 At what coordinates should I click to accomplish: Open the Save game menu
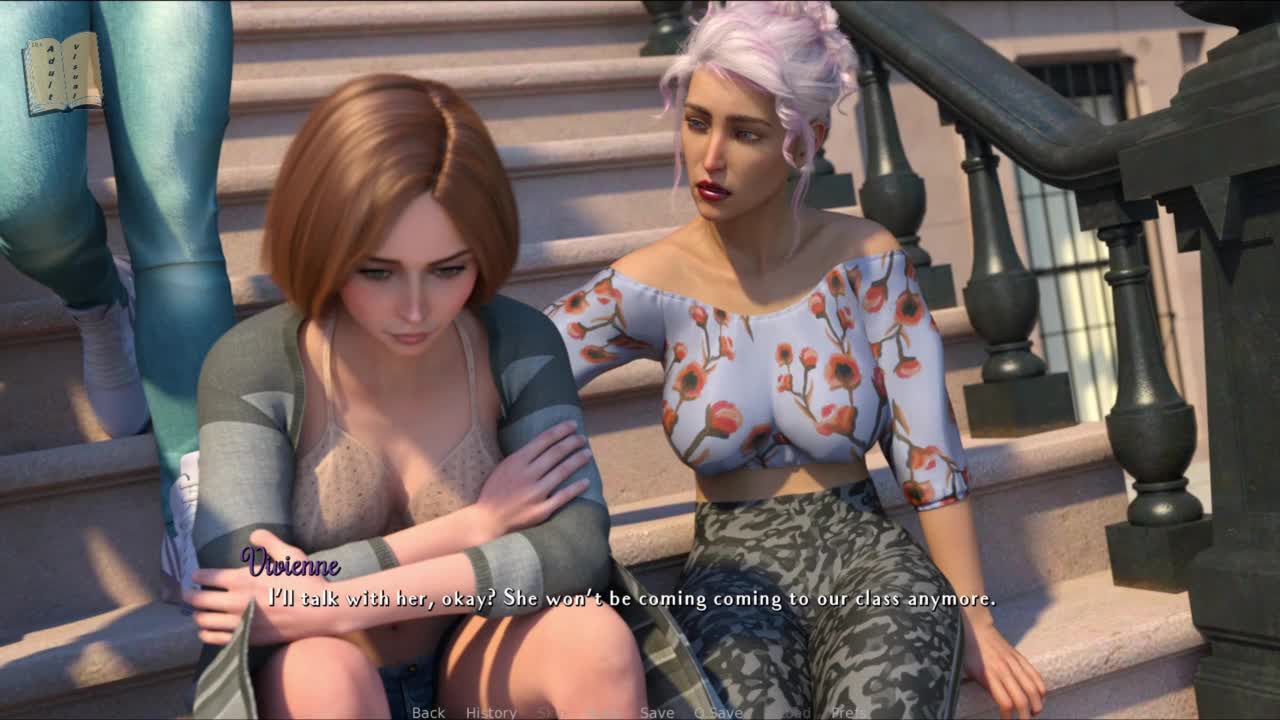(x=657, y=712)
